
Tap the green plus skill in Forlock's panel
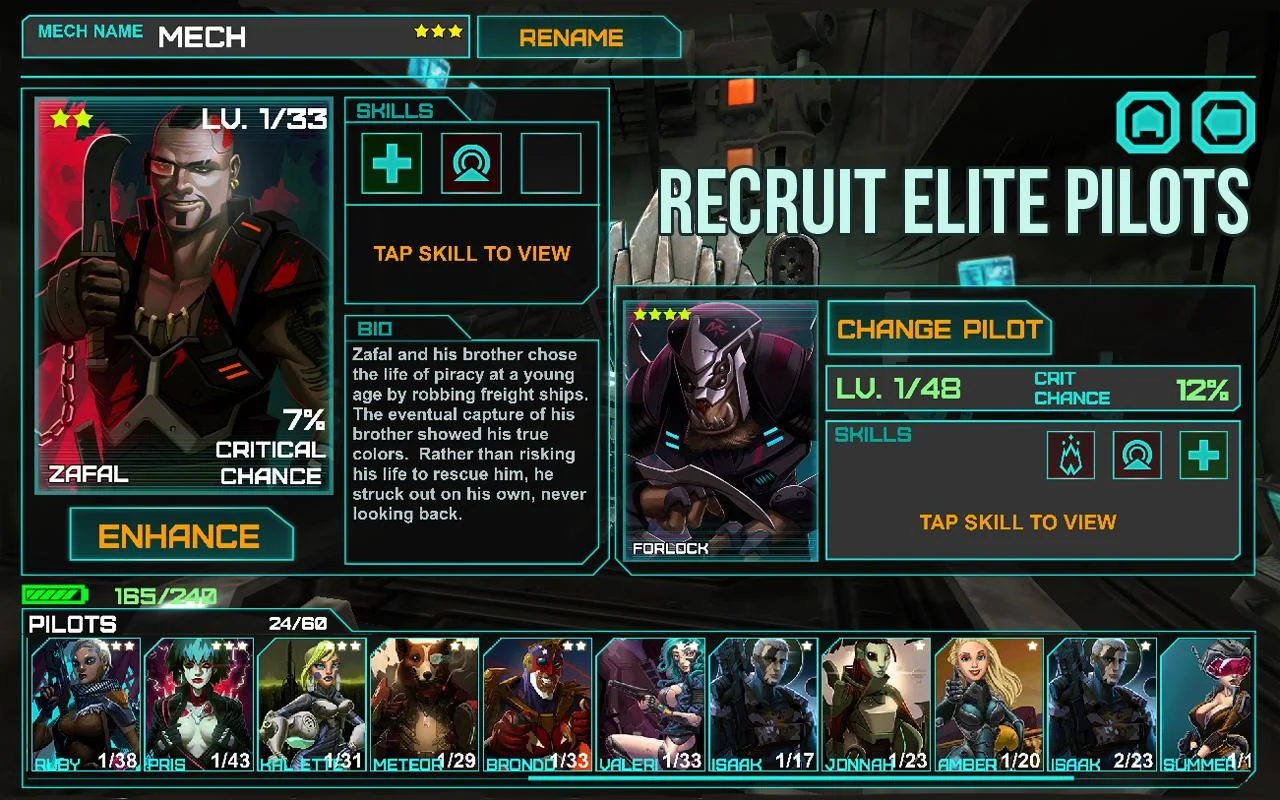coord(1203,455)
